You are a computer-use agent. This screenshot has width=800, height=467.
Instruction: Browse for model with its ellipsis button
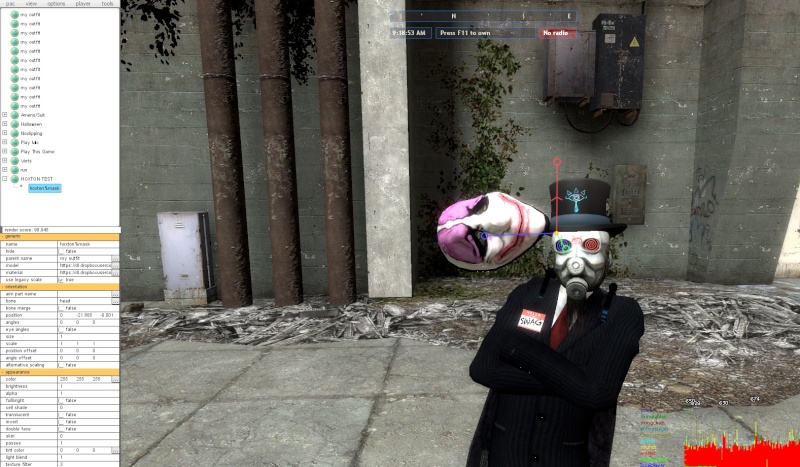[x=115, y=265]
